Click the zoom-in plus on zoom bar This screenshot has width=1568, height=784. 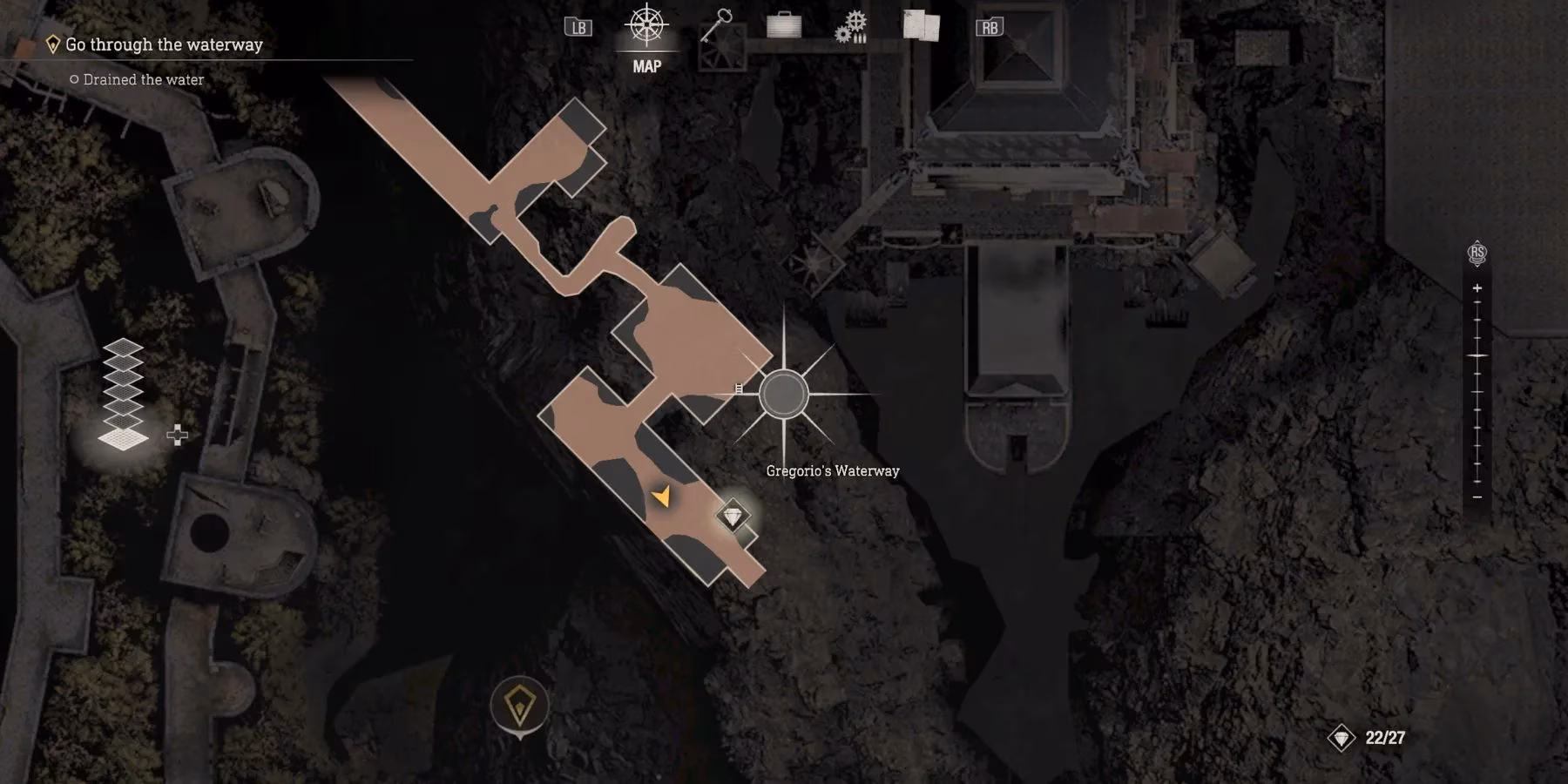tap(1477, 288)
